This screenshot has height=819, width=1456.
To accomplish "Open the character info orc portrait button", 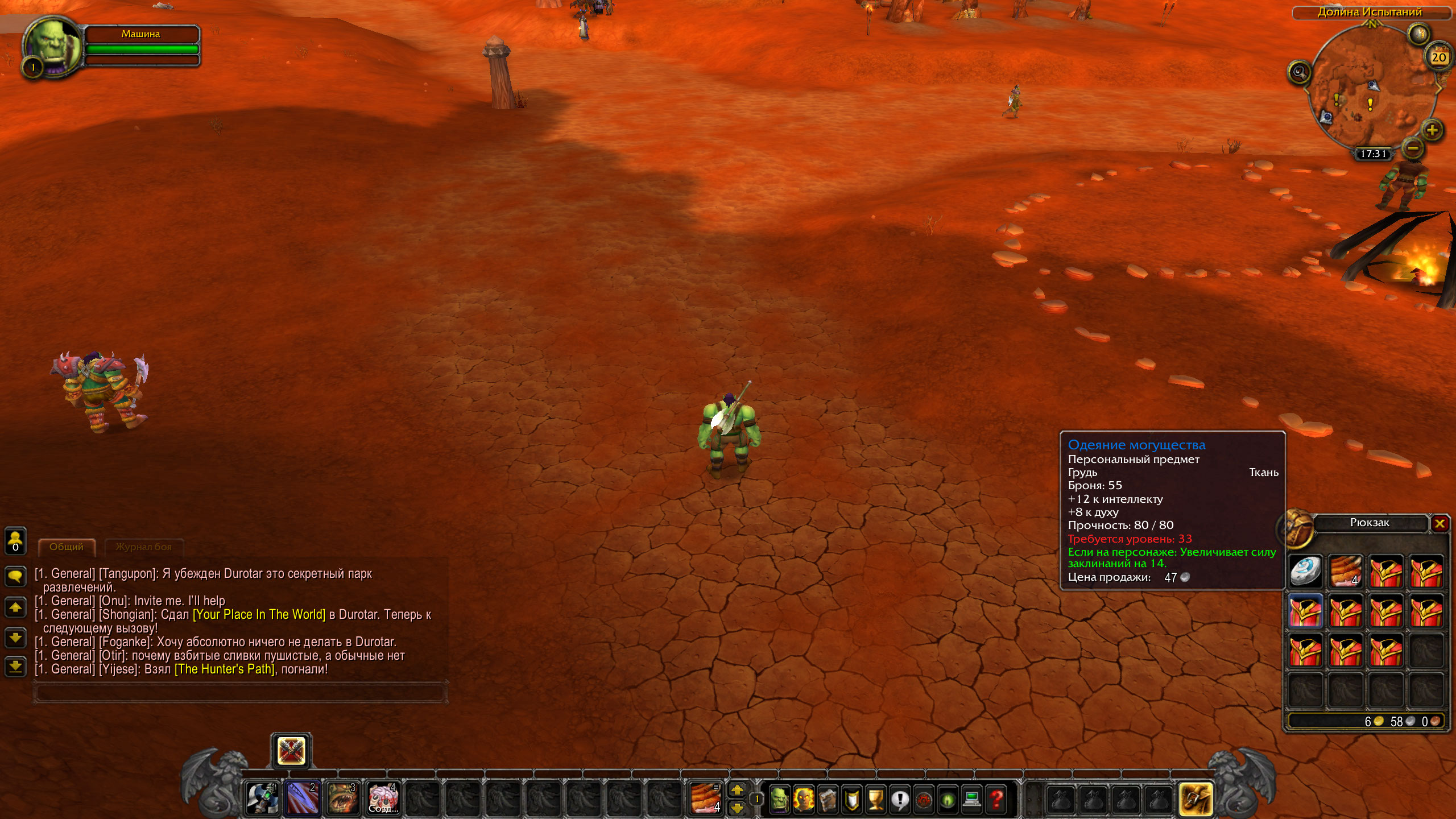I will [x=779, y=799].
